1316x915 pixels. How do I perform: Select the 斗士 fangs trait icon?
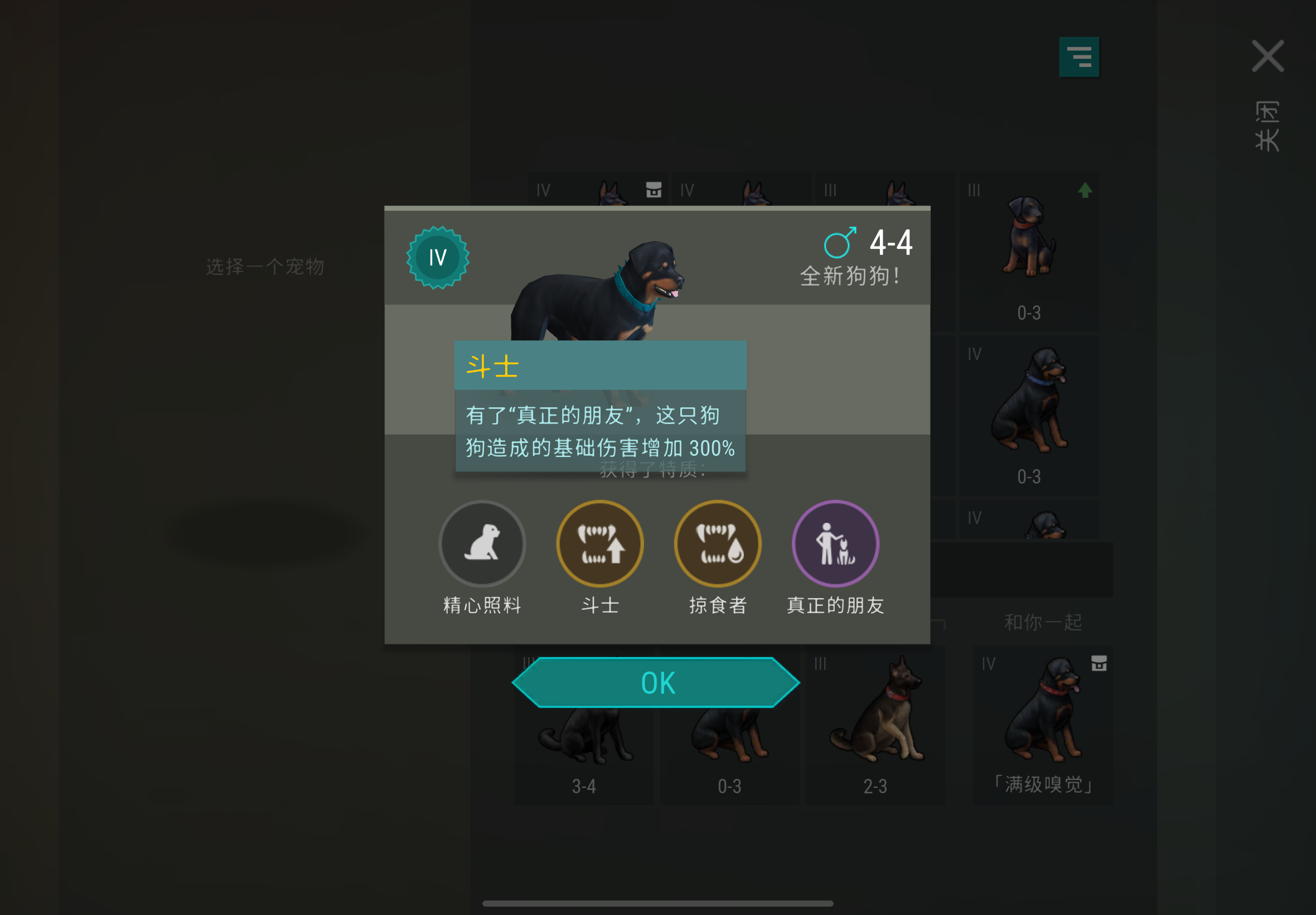(x=600, y=543)
